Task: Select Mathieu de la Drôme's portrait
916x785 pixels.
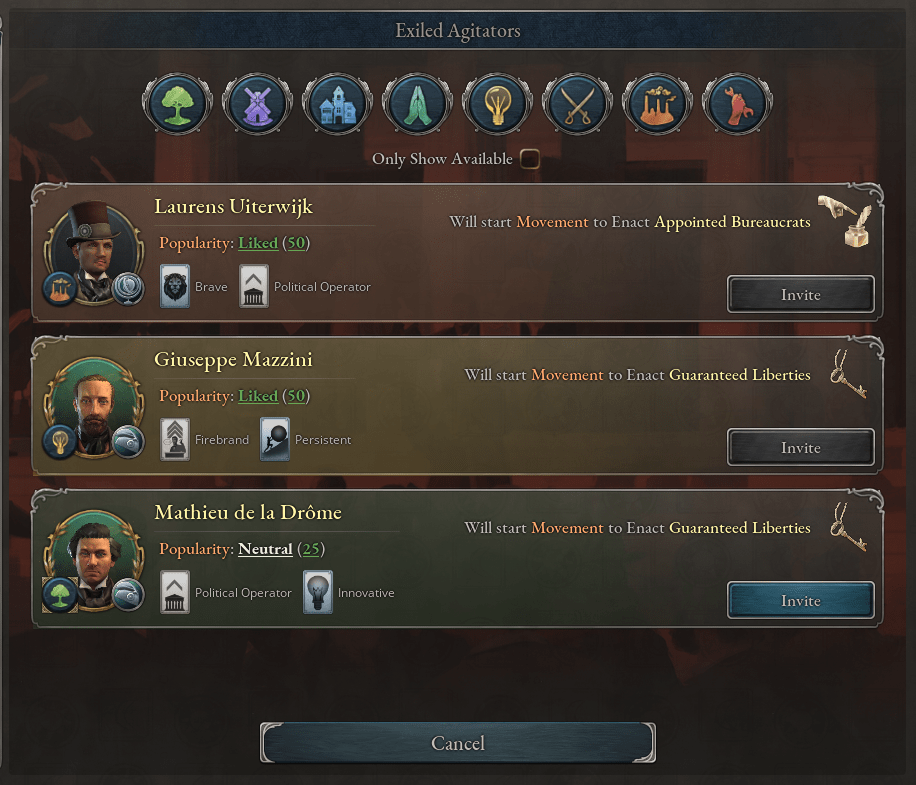Action: point(95,560)
